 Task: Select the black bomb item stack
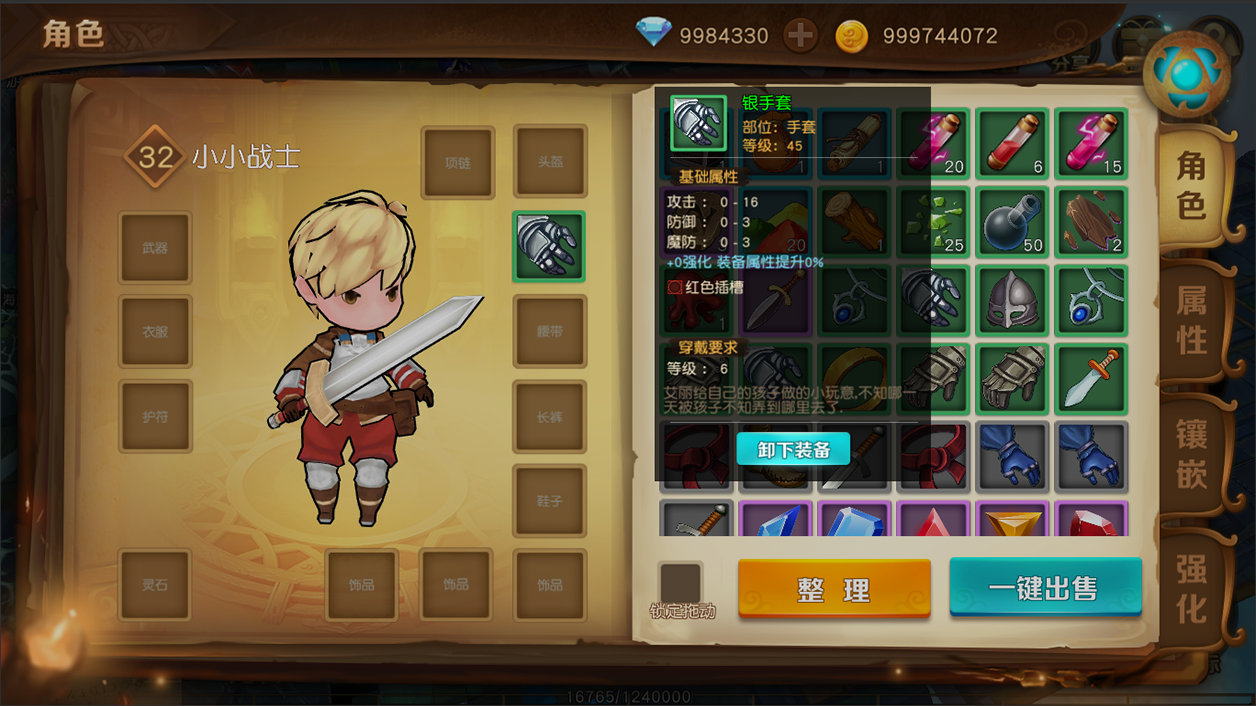point(1012,222)
